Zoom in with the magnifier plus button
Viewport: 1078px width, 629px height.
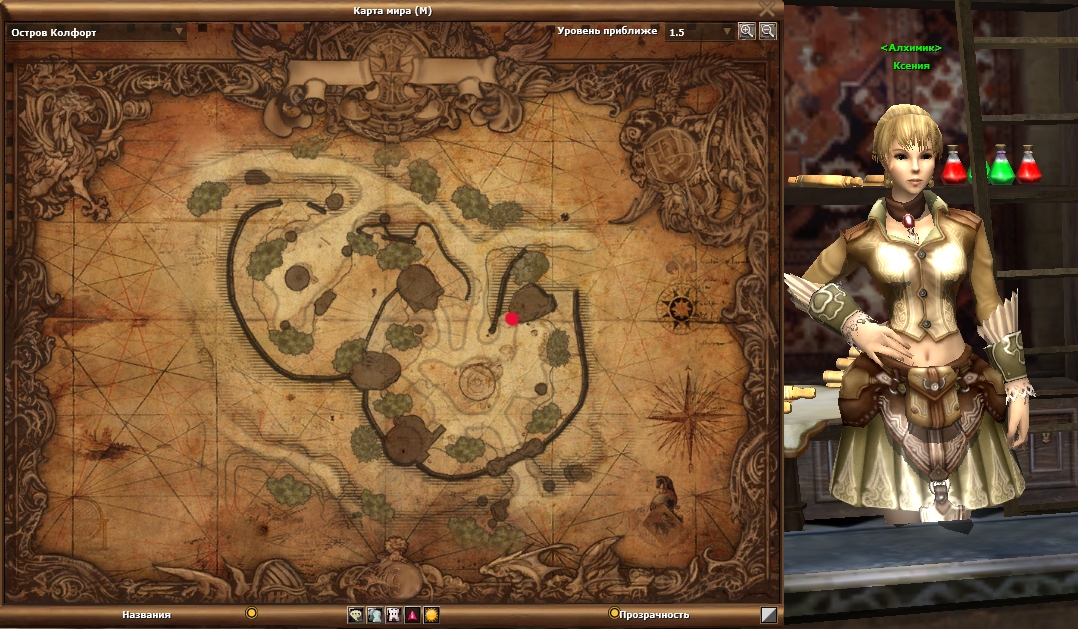pyautogui.click(x=747, y=31)
